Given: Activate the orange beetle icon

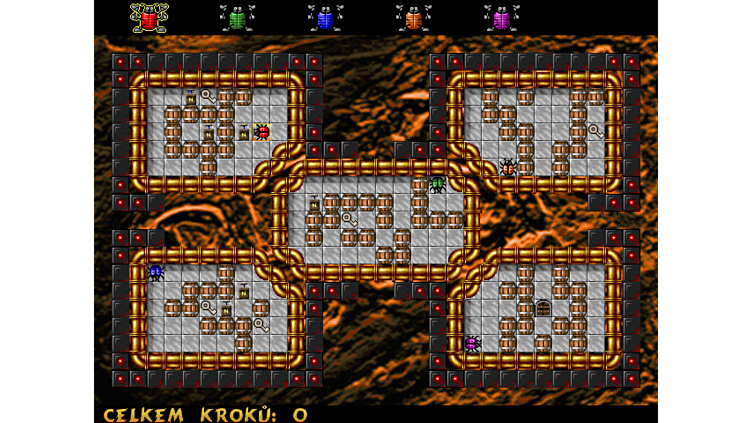Looking at the screenshot, I should 413,18.
